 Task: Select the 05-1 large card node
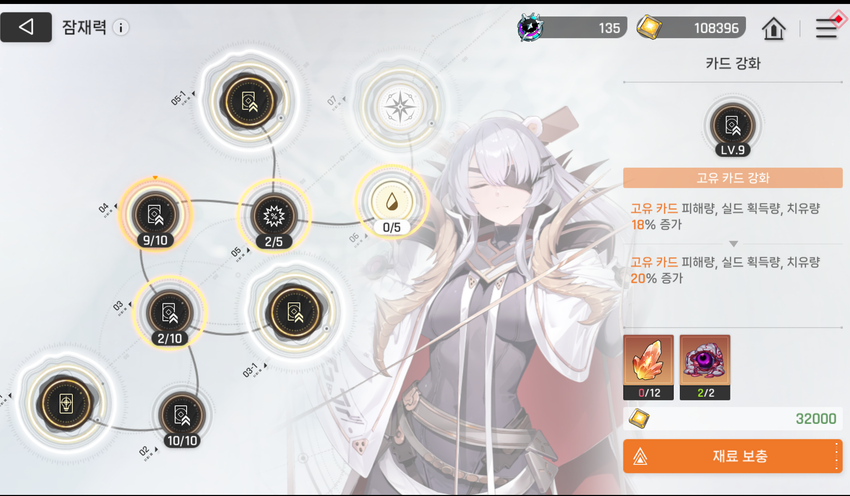246,99
